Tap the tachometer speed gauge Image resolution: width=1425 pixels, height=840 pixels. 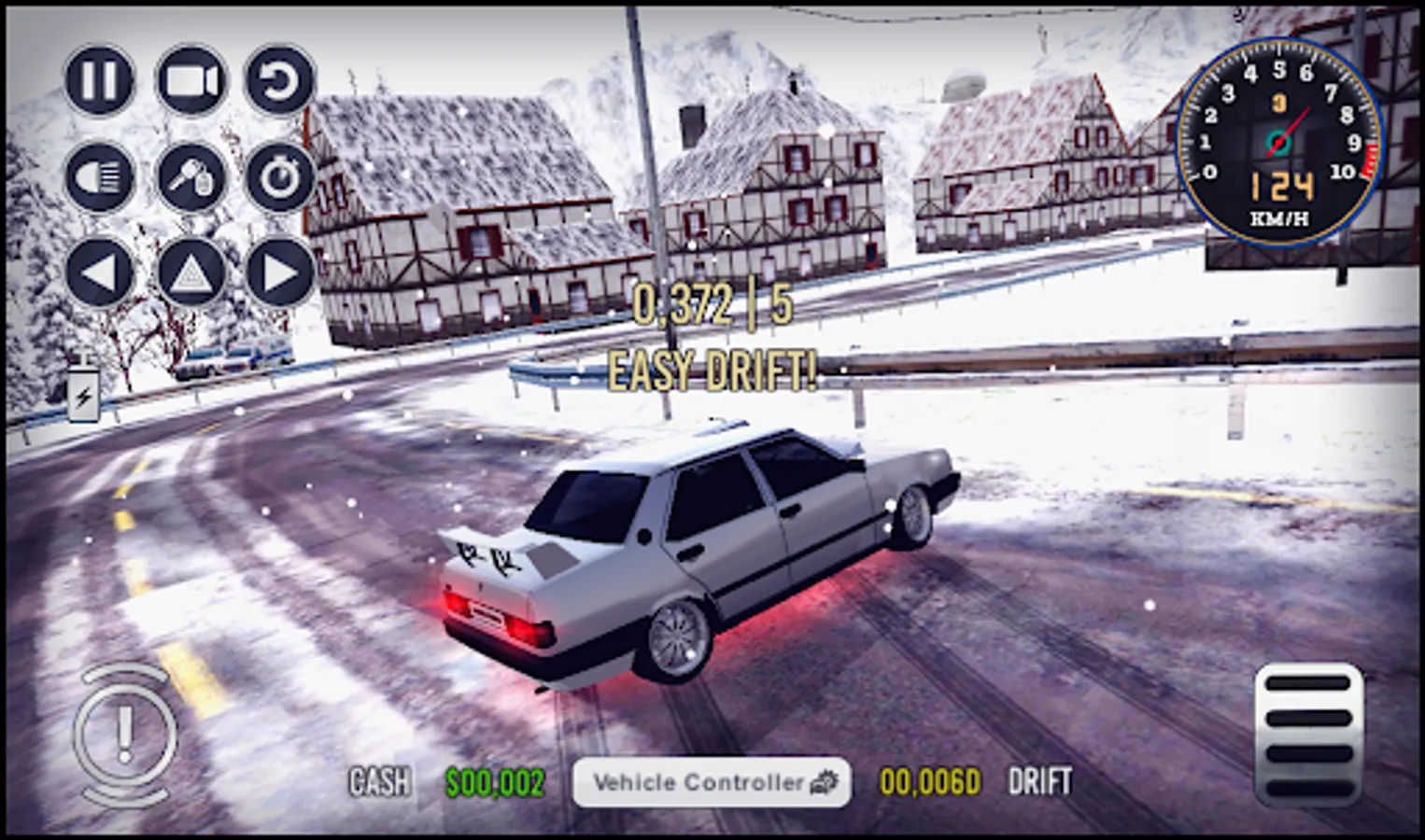(x=1277, y=140)
